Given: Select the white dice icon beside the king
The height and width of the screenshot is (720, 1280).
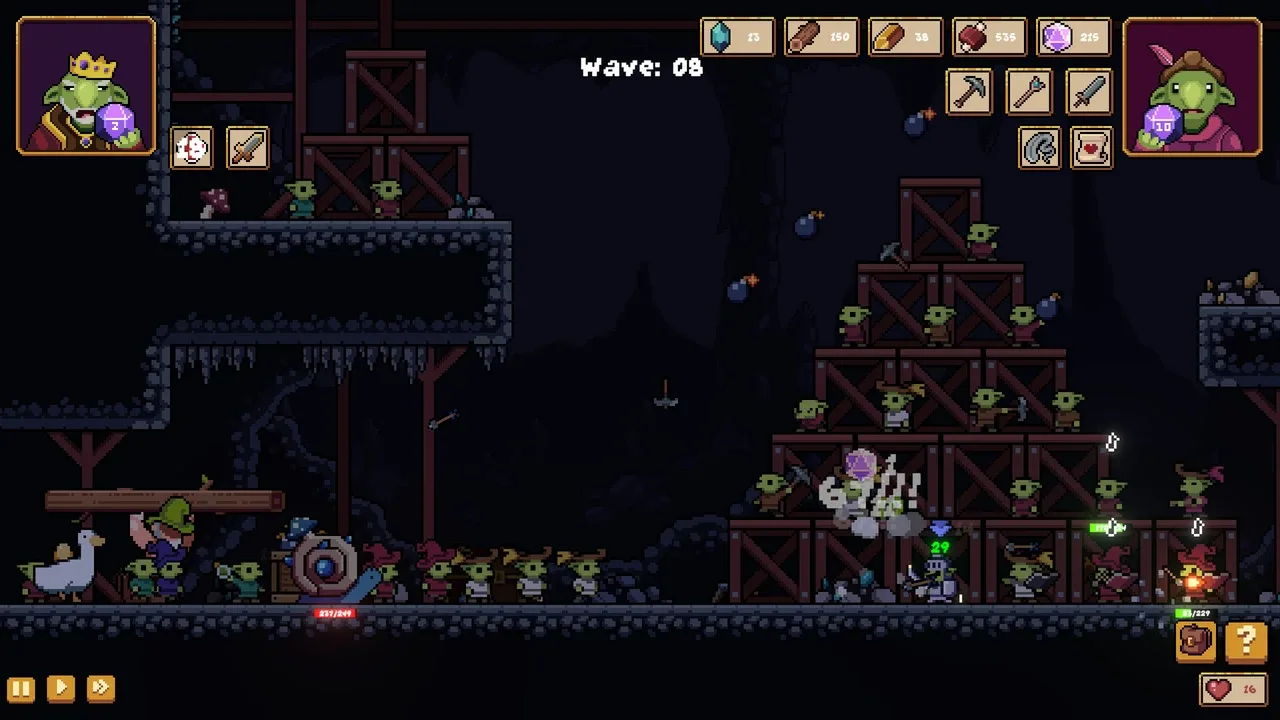Looking at the screenshot, I should click(x=191, y=148).
